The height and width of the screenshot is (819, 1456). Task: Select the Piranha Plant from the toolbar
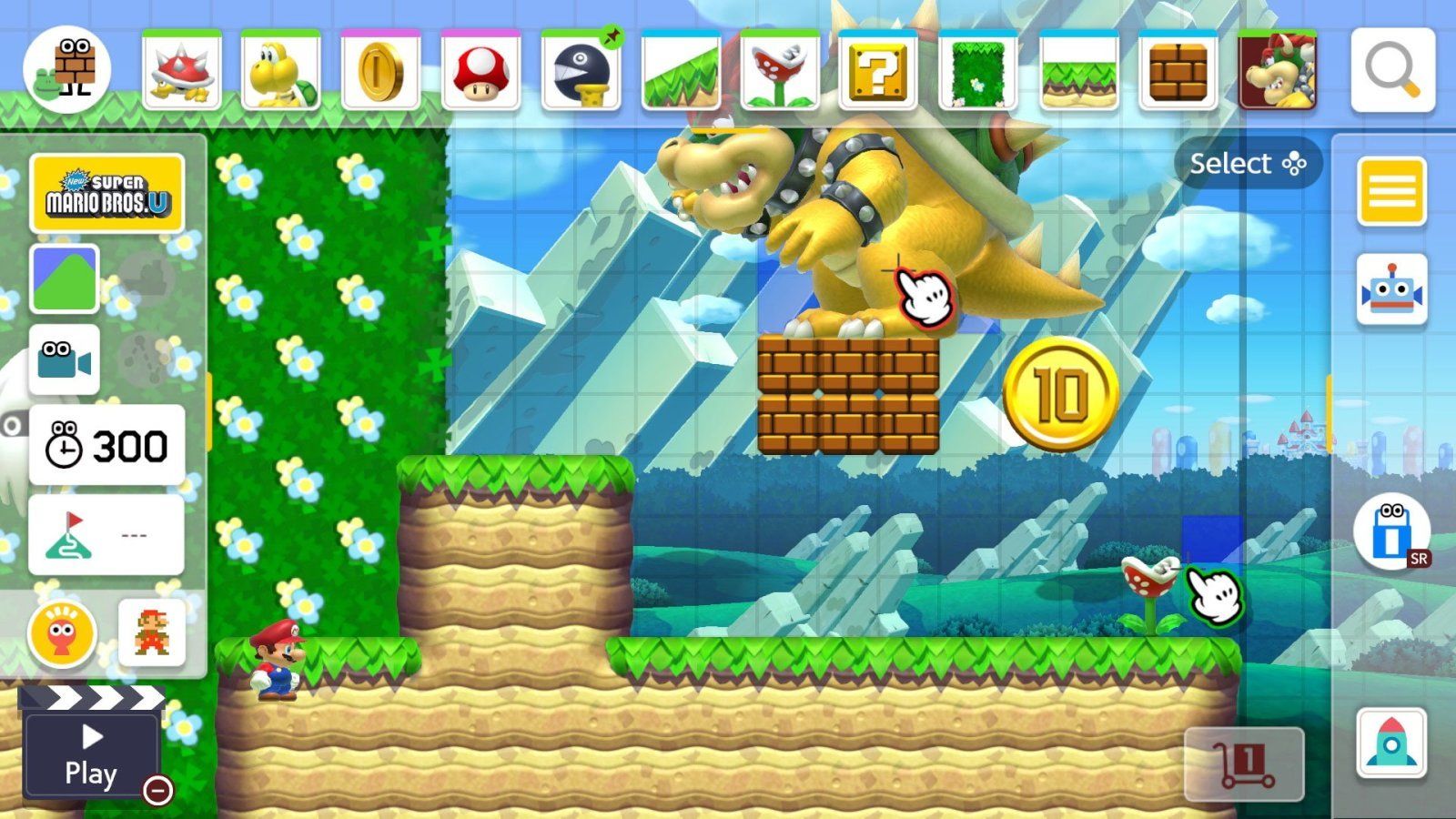pos(781,71)
